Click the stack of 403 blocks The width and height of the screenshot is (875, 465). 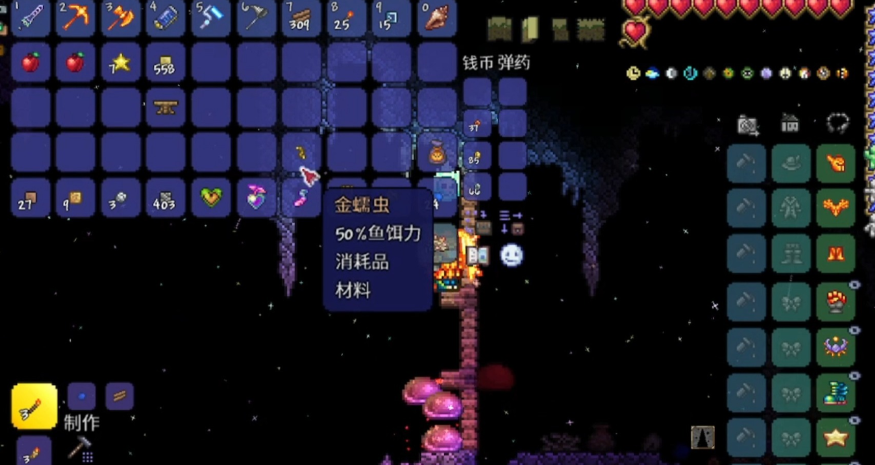(x=165, y=198)
